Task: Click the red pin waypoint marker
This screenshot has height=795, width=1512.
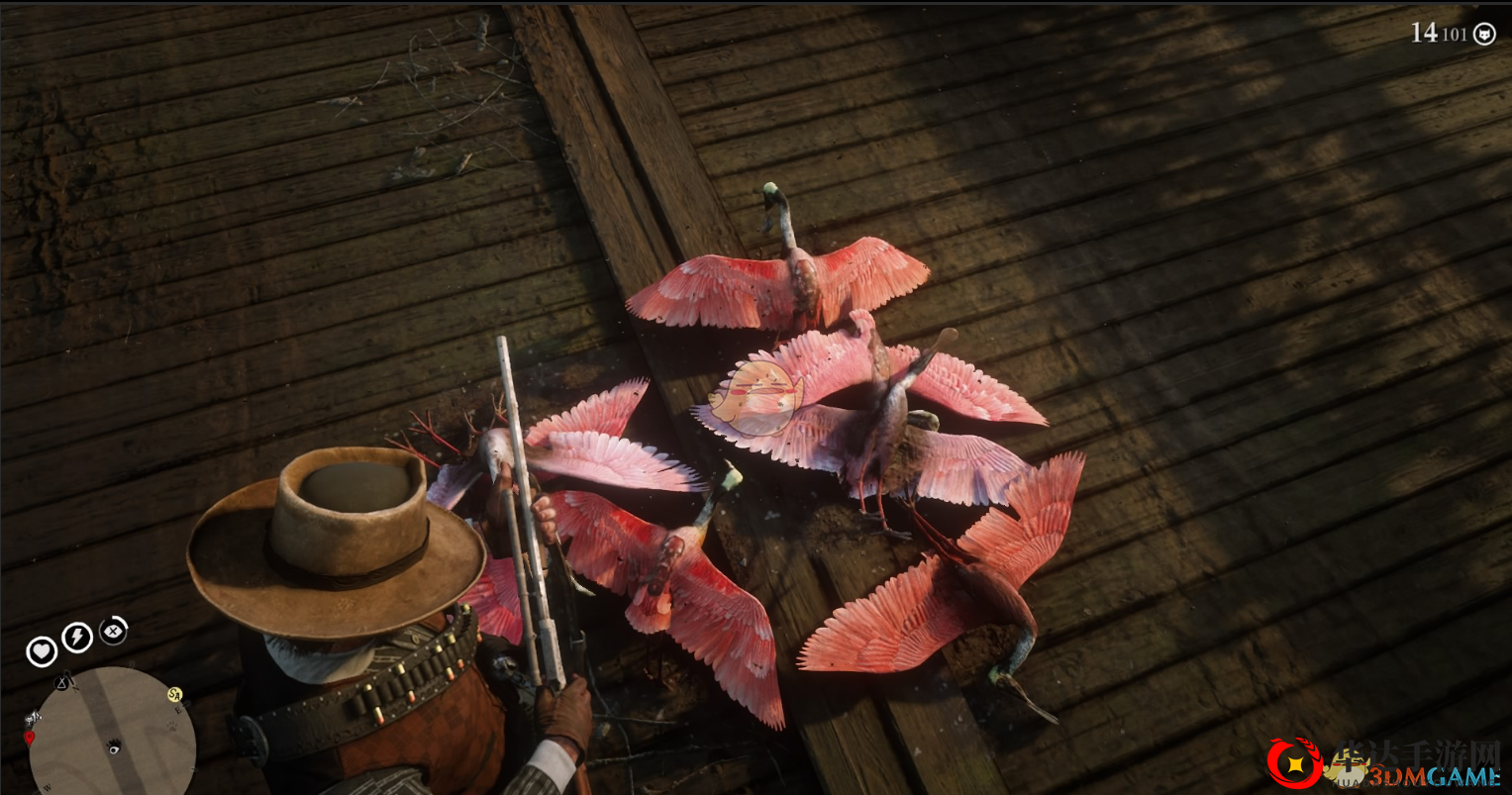Action: 29,738
